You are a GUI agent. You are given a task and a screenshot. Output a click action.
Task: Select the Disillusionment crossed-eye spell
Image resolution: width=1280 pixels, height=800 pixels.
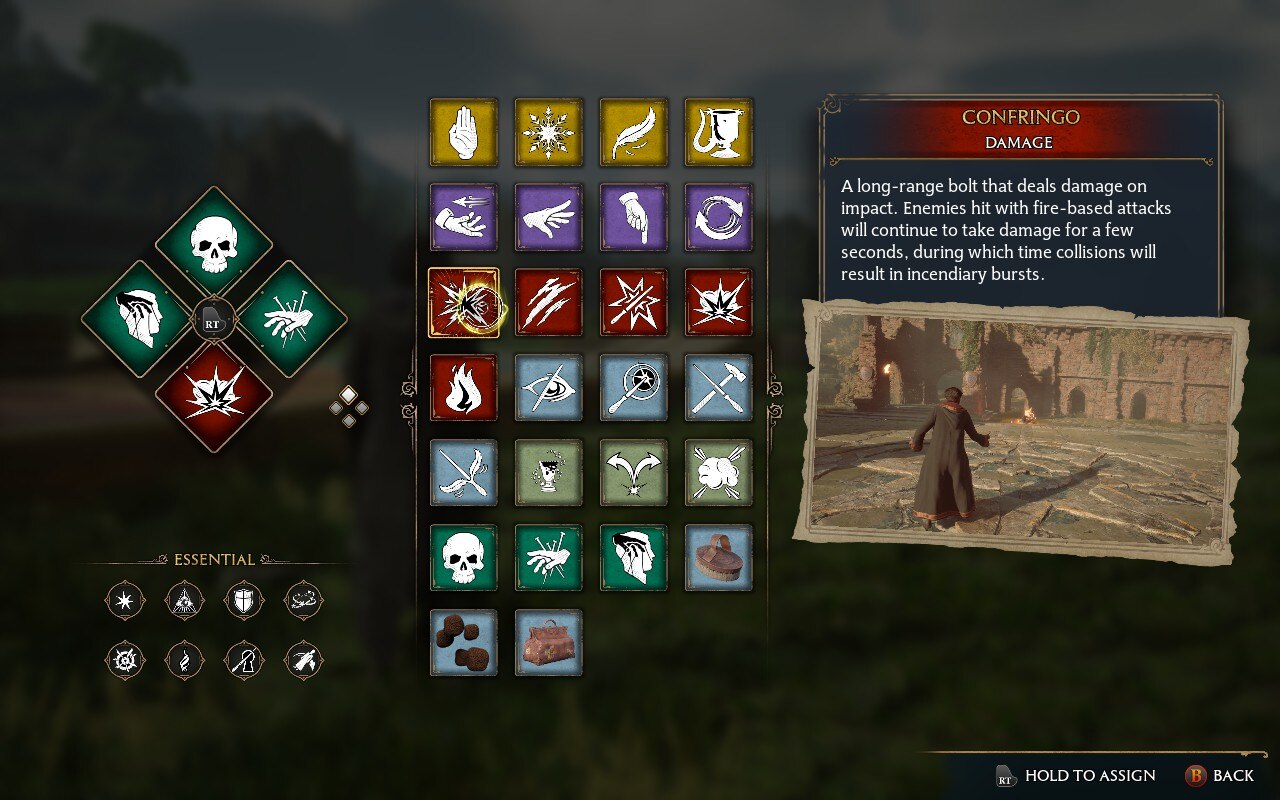pos(548,389)
